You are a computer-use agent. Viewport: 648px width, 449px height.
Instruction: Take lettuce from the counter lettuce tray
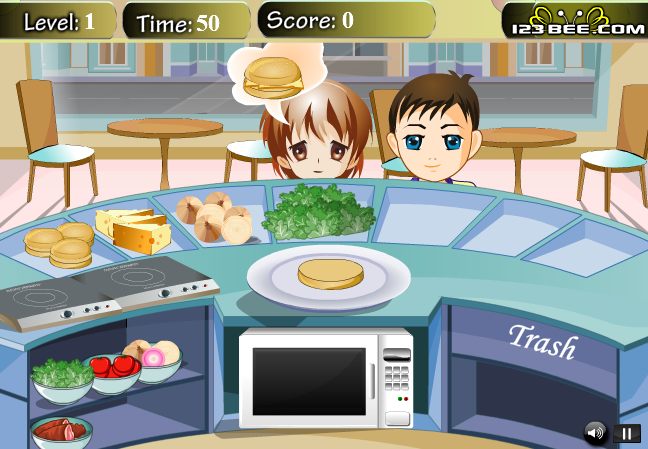(x=318, y=212)
